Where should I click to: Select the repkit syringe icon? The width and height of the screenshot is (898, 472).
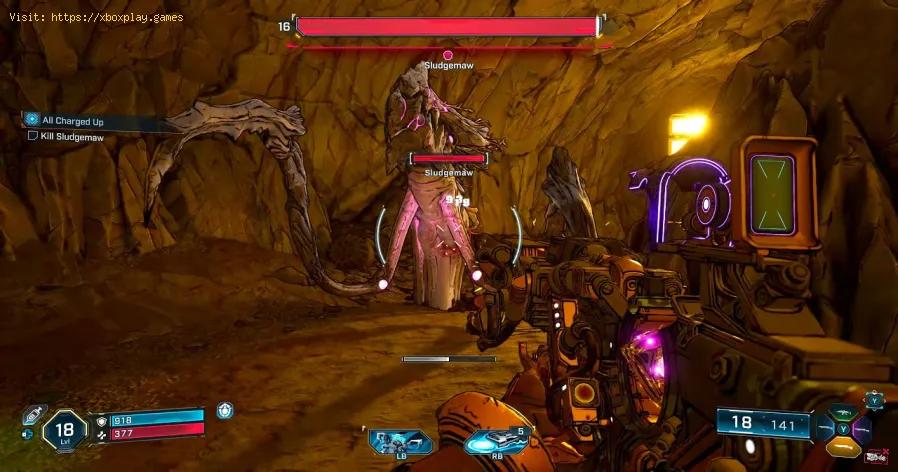pyautogui.click(x=32, y=413)
